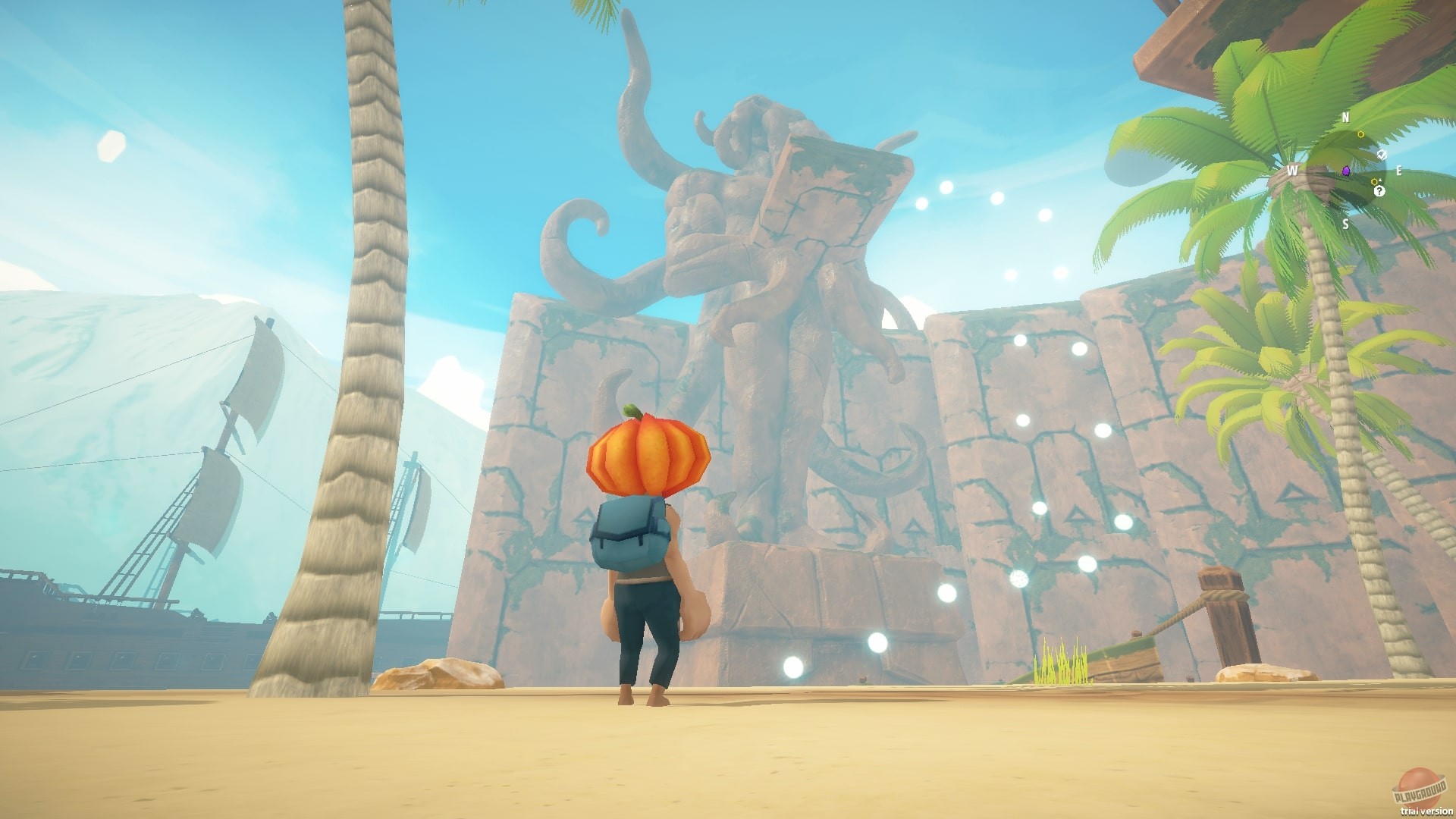Select the S compass direction on the minimap
The height and width of the screenshot is (819, 1456).
[1346, 225]
